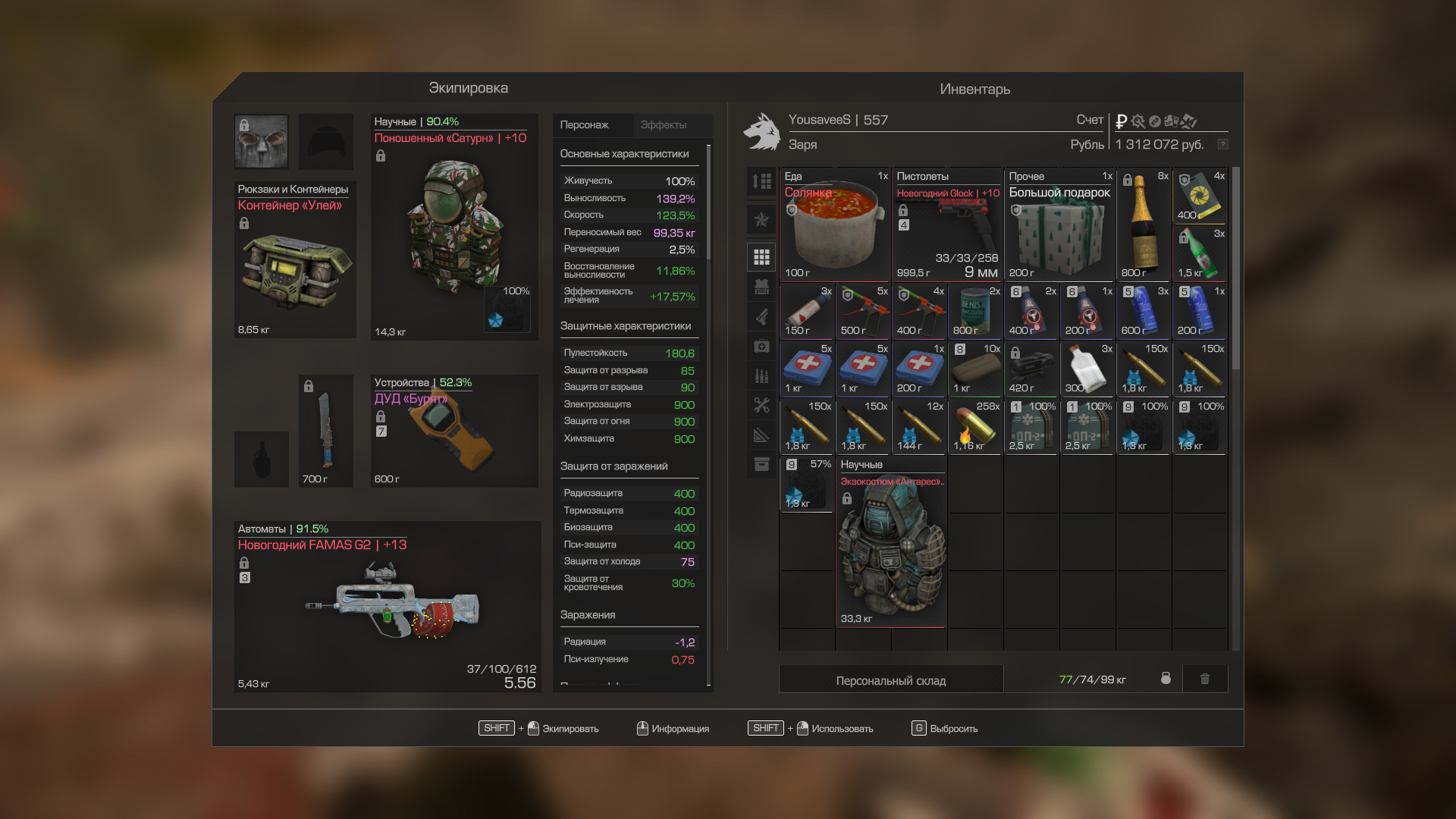Image resolution: width=1456 pixels, height=819 pixels.
Task: Switch to the Эффекты tab
Action: pyautogui.click(x=663, y=125)
